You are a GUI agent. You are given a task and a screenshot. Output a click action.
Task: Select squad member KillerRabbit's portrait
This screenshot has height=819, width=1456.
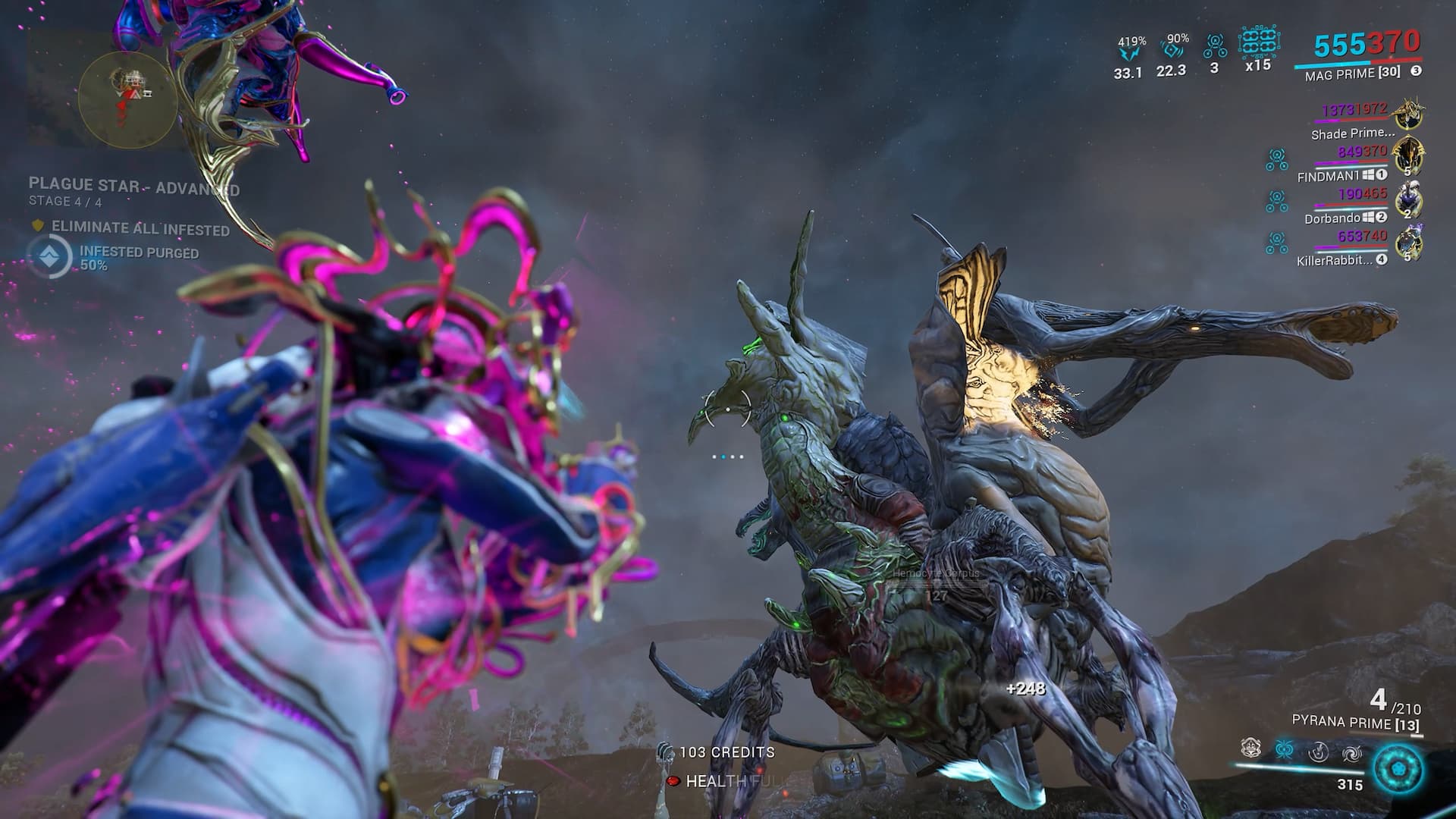coord(1408,243)
